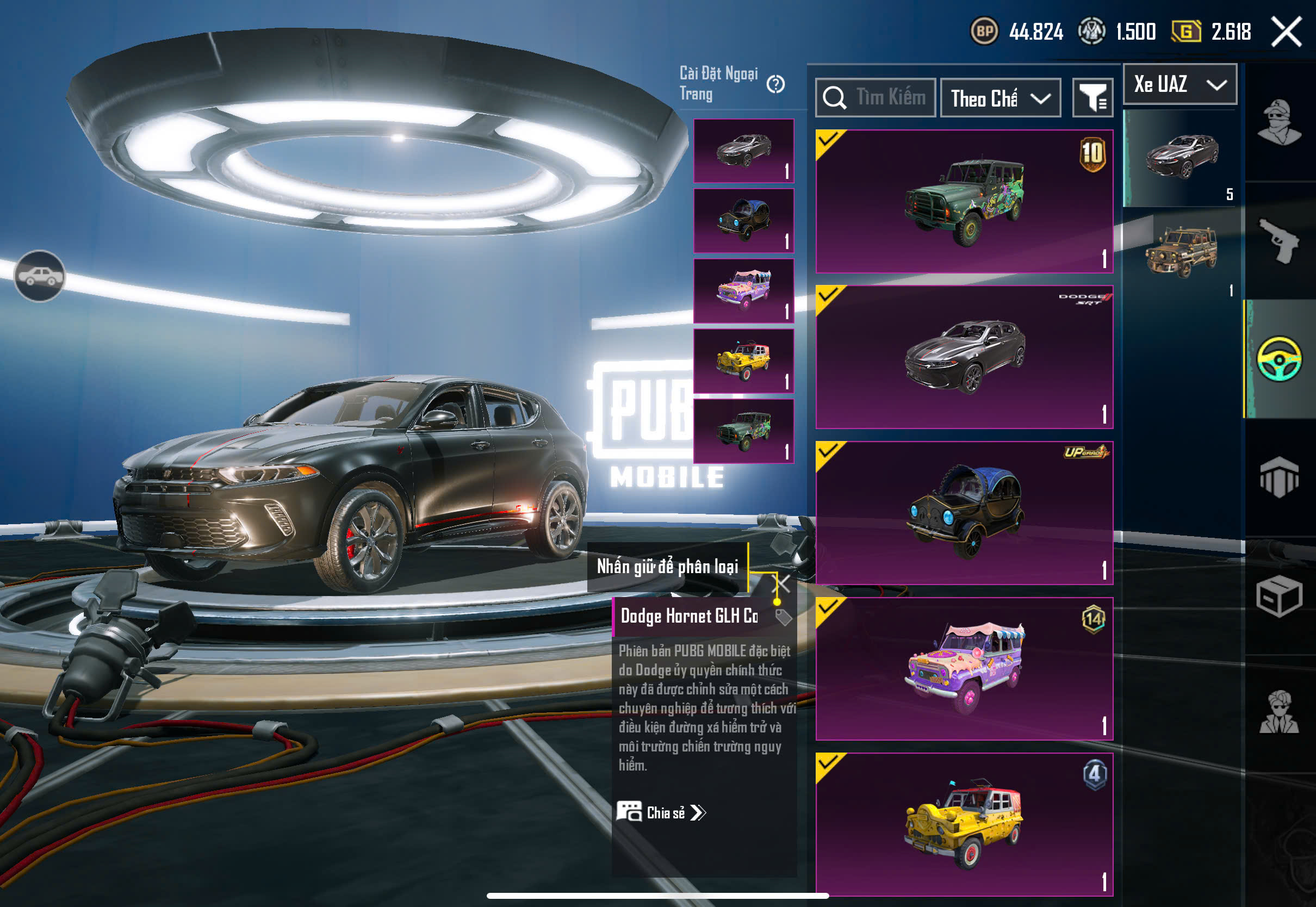Select the black carriage skin with blue lamps

coord(964,513)
